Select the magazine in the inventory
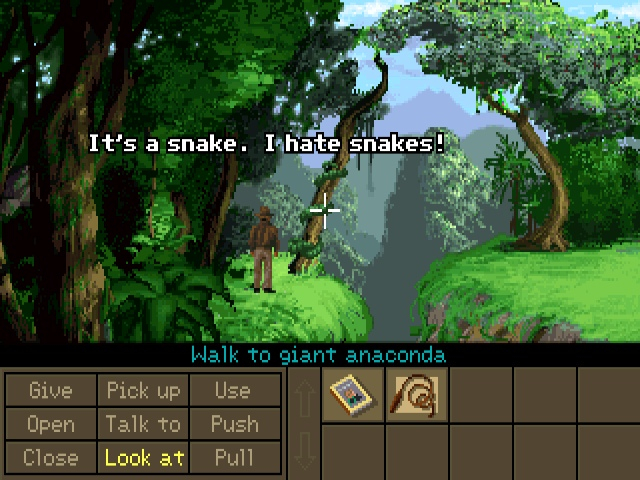 [x=353, y=395]
